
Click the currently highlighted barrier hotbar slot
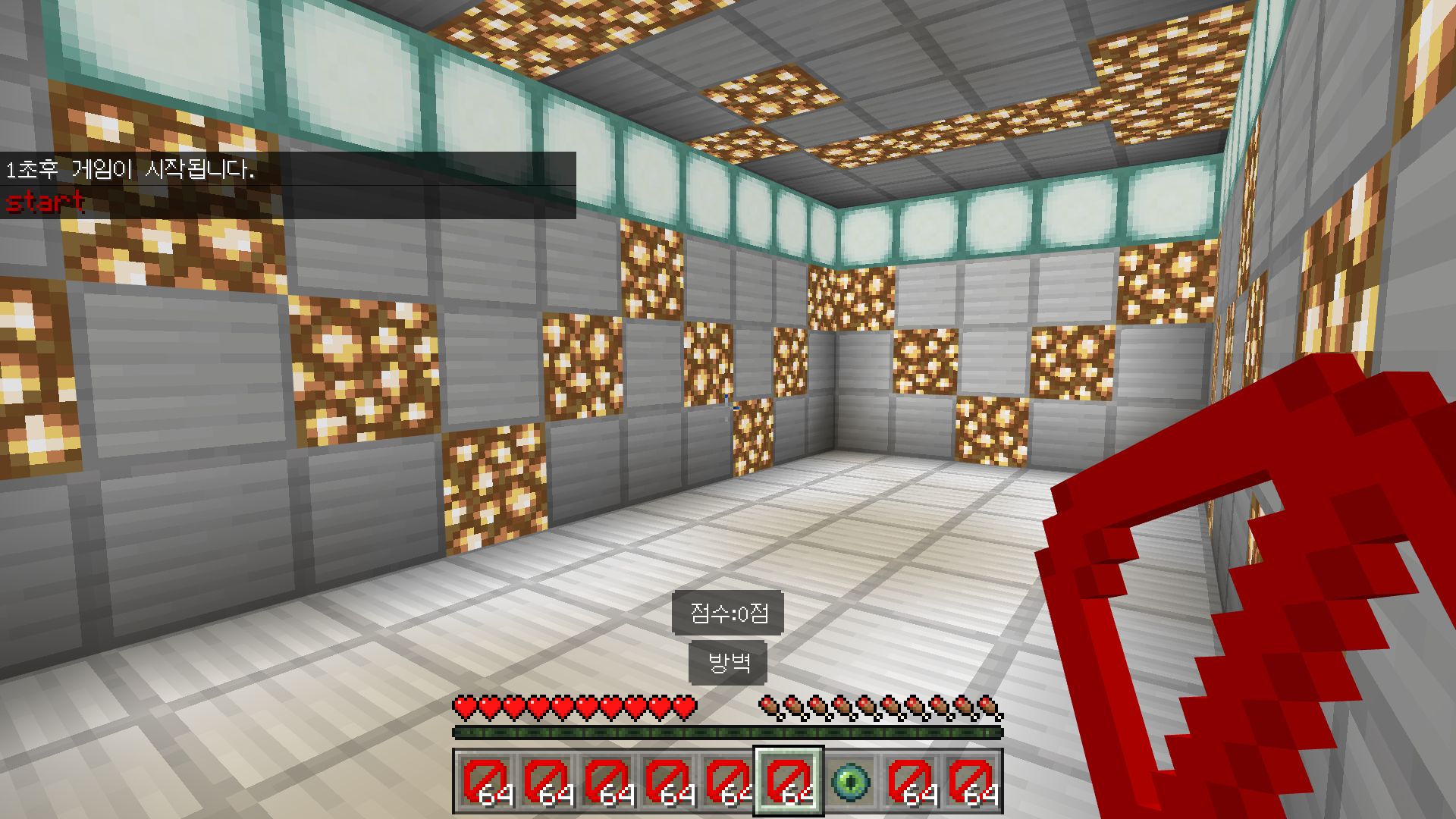tap(788, 781)
